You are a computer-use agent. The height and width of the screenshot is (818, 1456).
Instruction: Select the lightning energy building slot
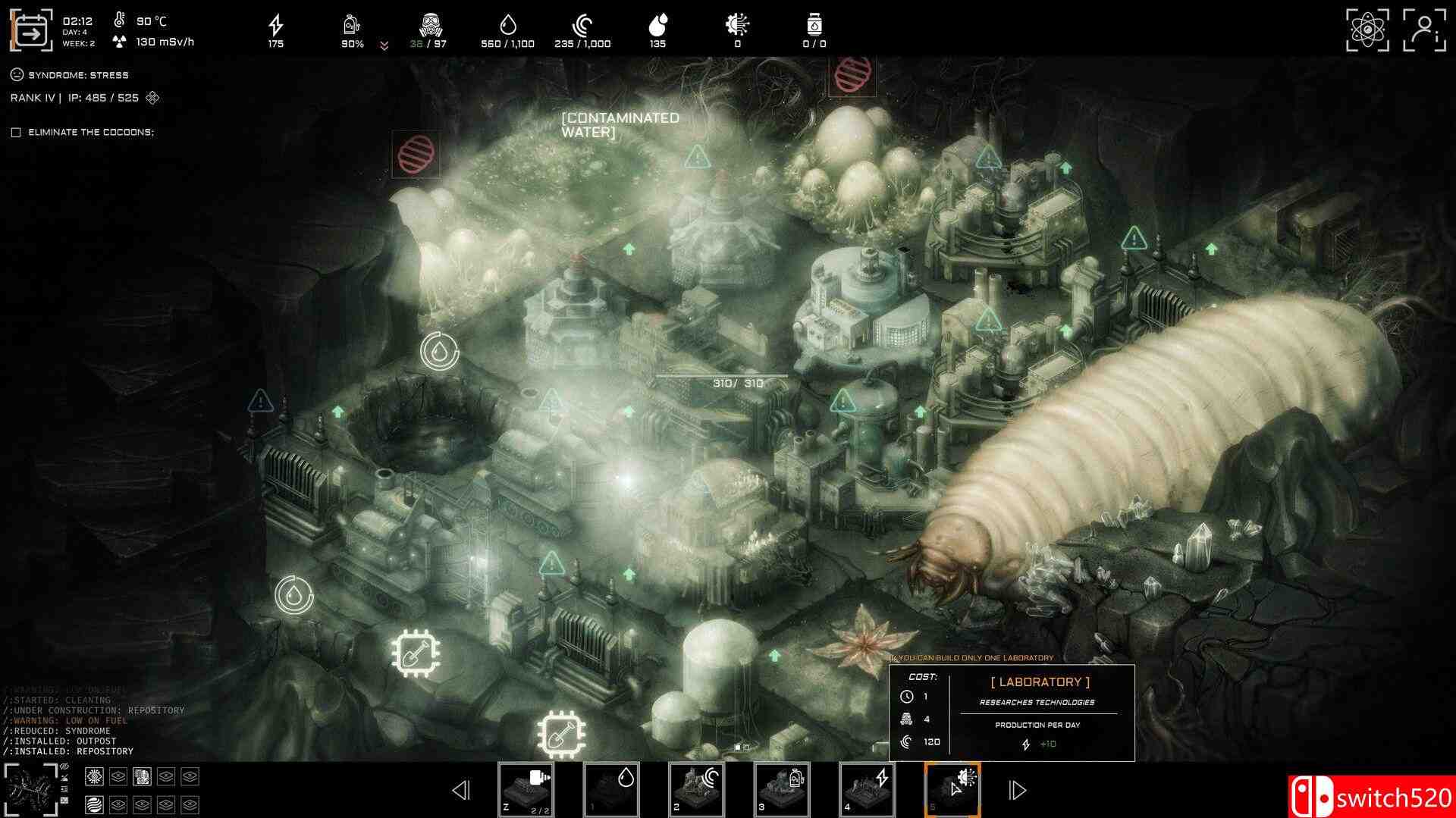(867, 789)
